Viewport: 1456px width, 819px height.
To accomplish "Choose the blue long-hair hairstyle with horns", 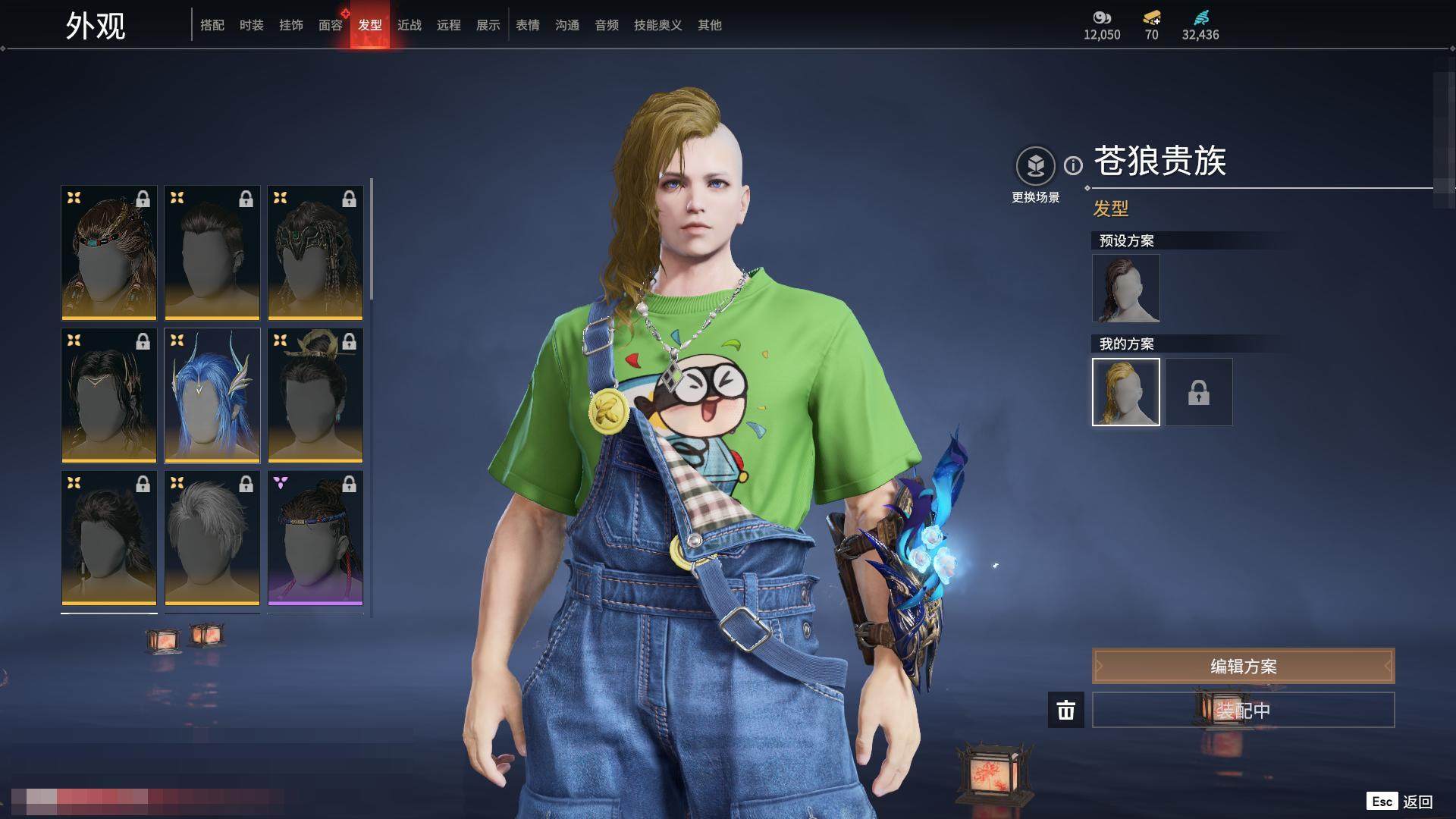I will pos(212,395).
